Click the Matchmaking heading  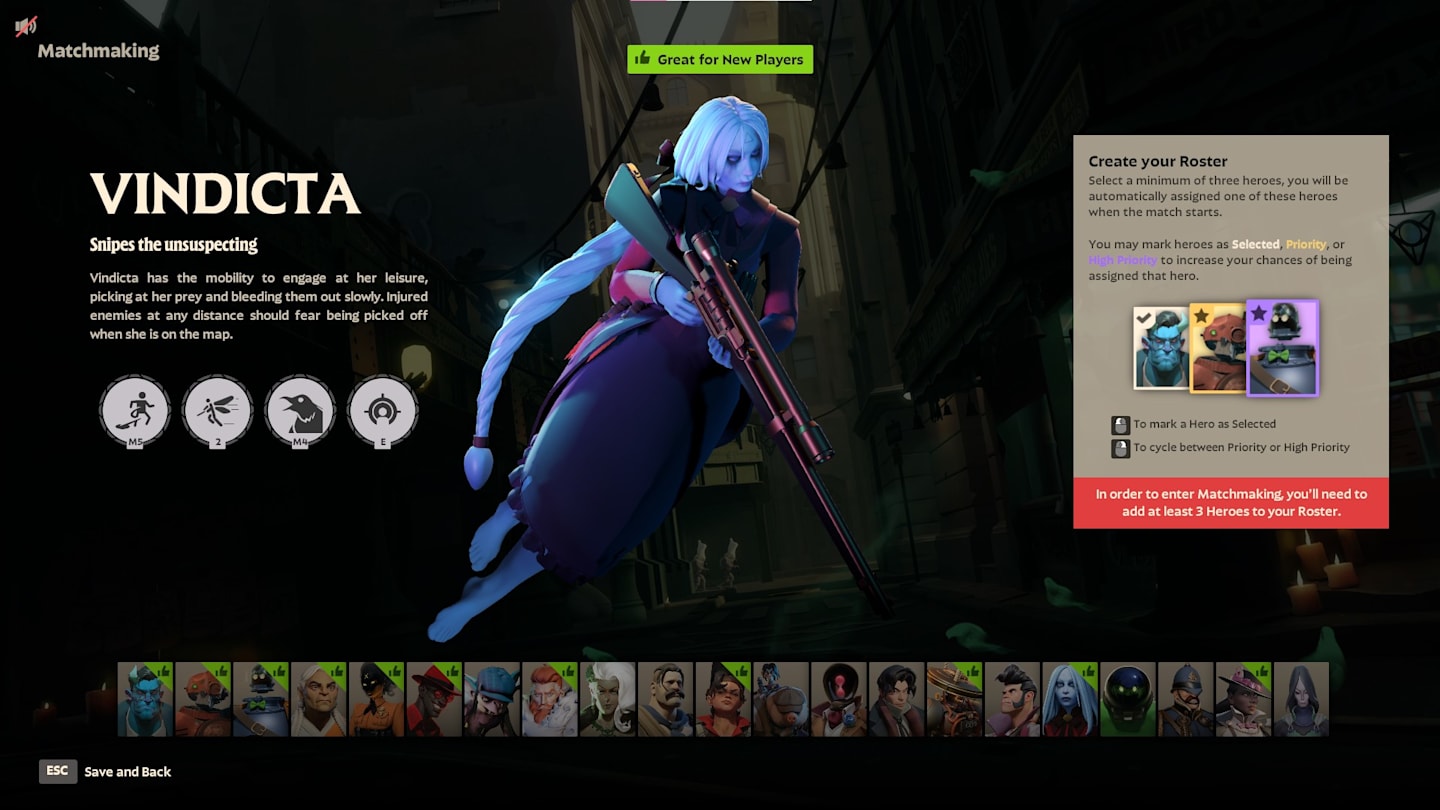click(x=99, y=50)
